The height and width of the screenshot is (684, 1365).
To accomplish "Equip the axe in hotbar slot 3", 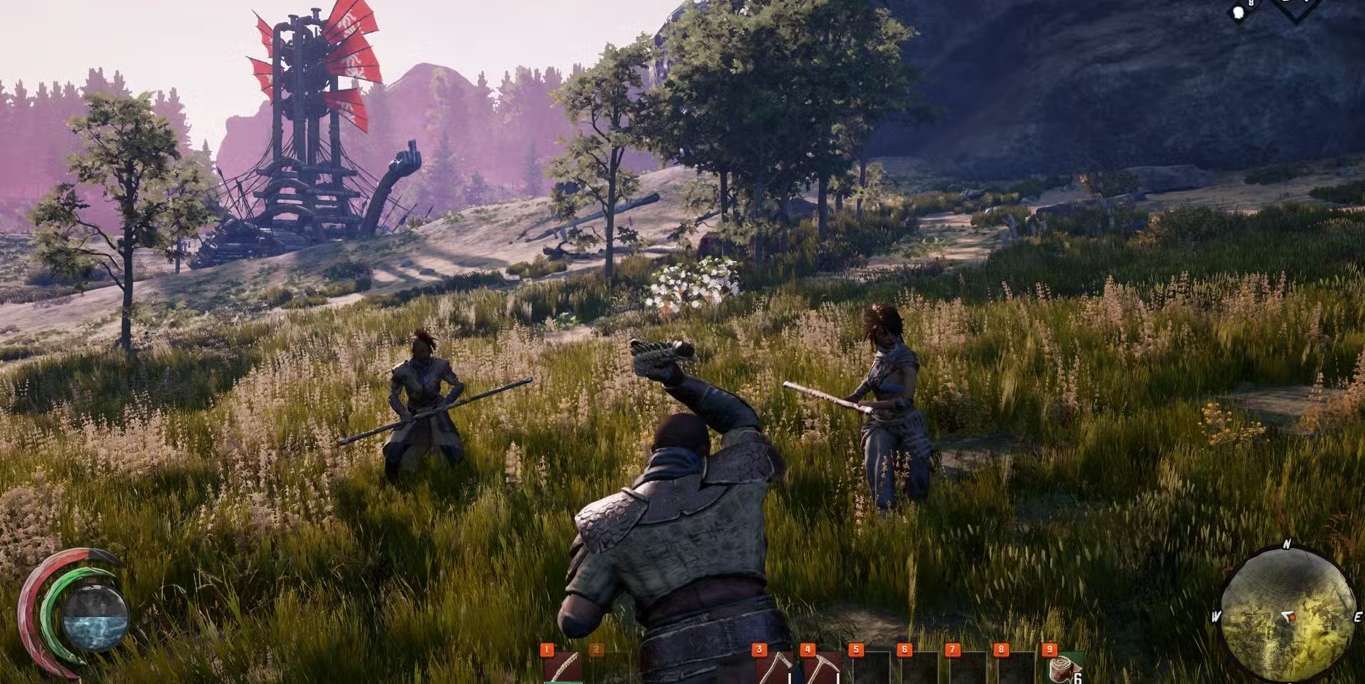I will pos(775,667).
